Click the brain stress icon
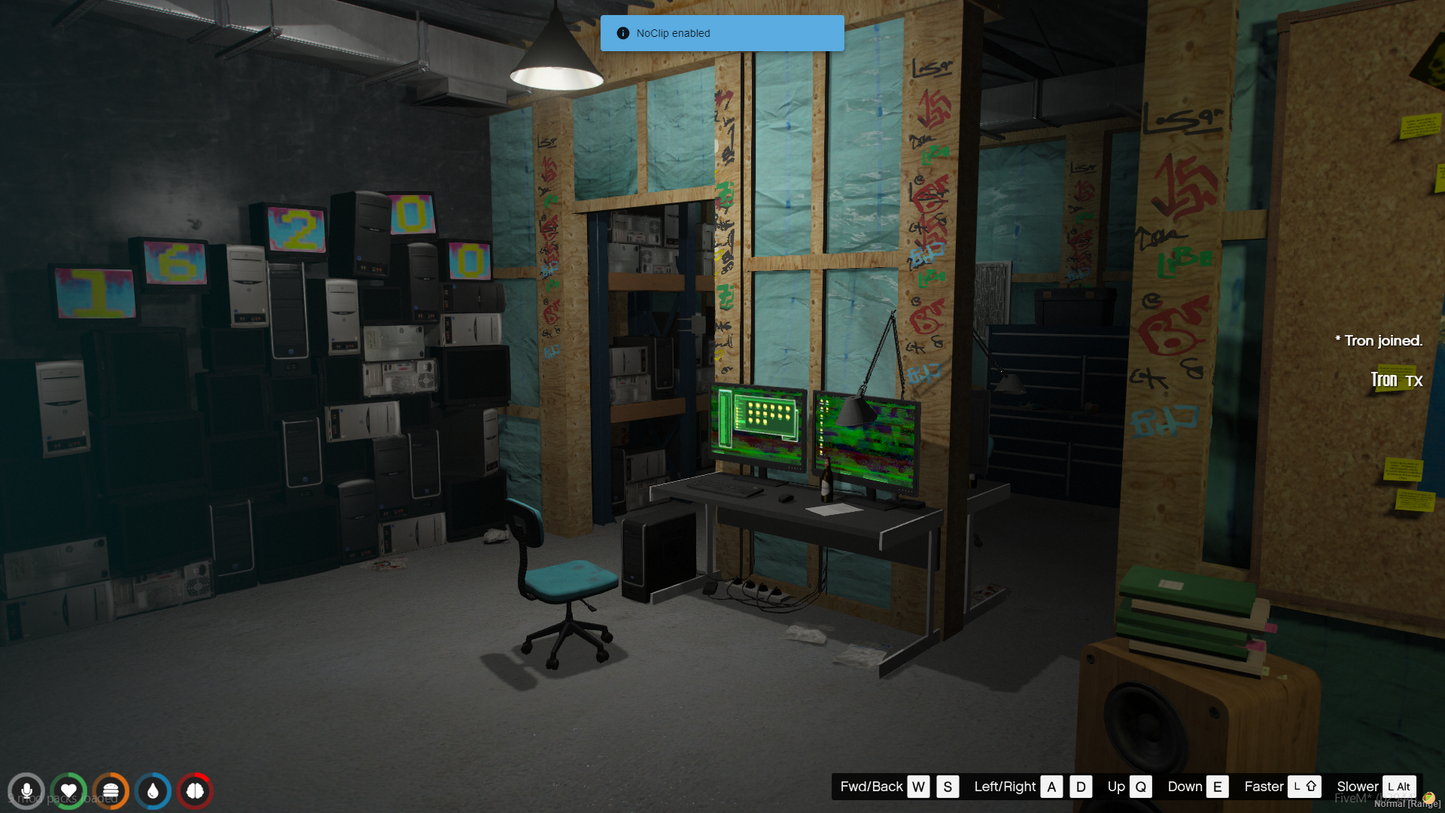Screen dimensions: 1445x813 point(195,791)
